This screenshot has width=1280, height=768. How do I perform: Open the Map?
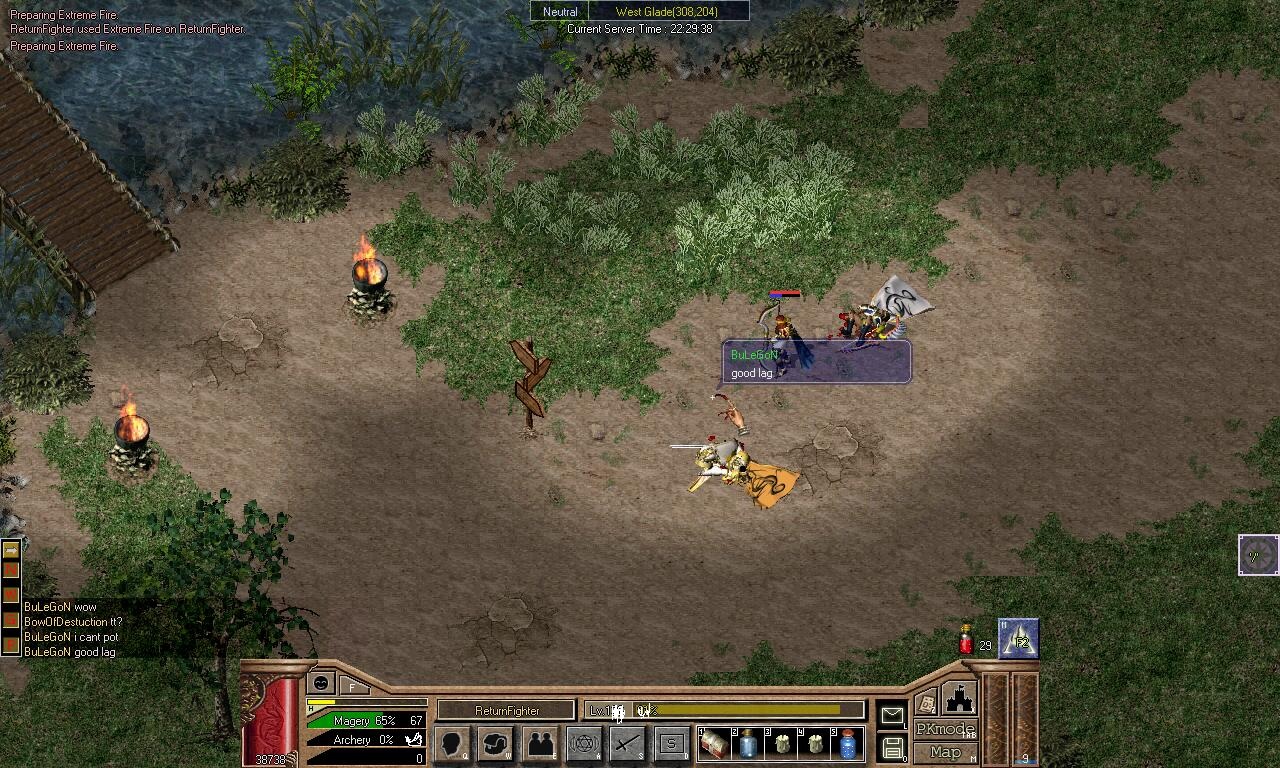(945, 752)
